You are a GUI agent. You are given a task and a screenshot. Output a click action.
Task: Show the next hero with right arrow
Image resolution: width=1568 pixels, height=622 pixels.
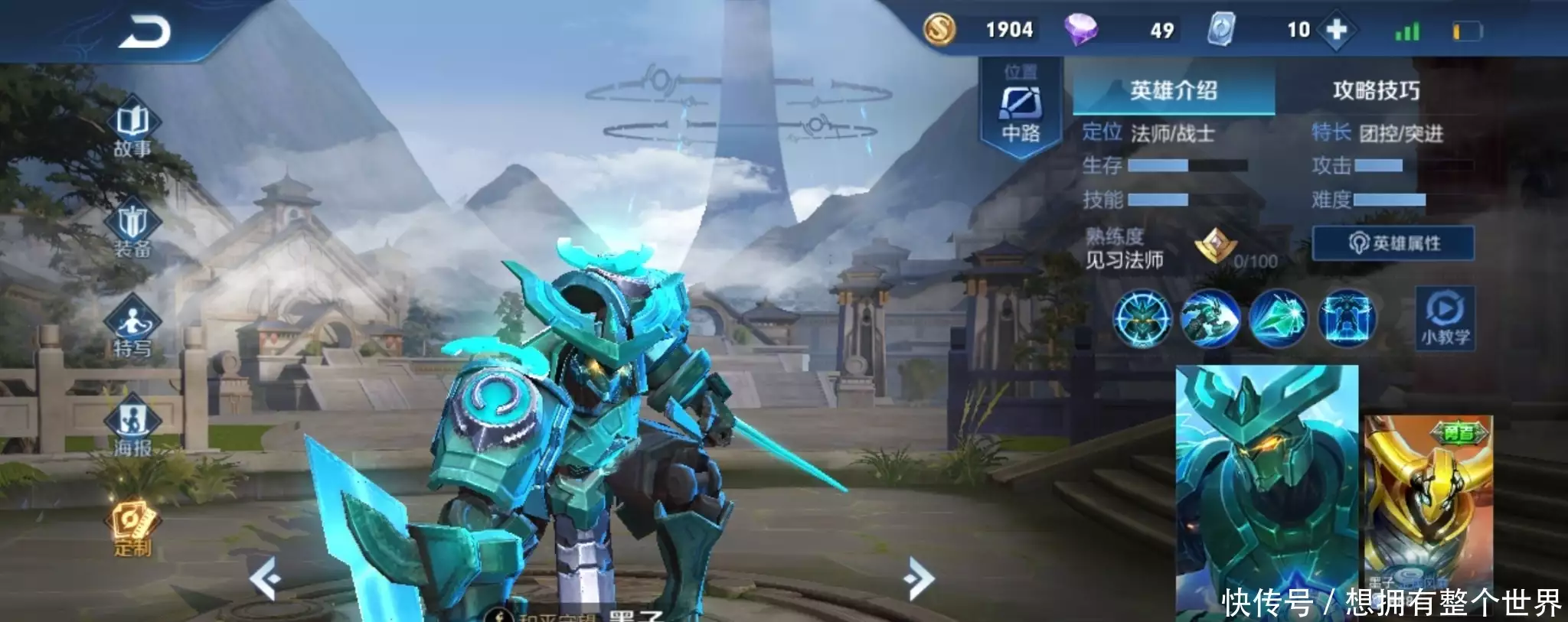(919, 578)
